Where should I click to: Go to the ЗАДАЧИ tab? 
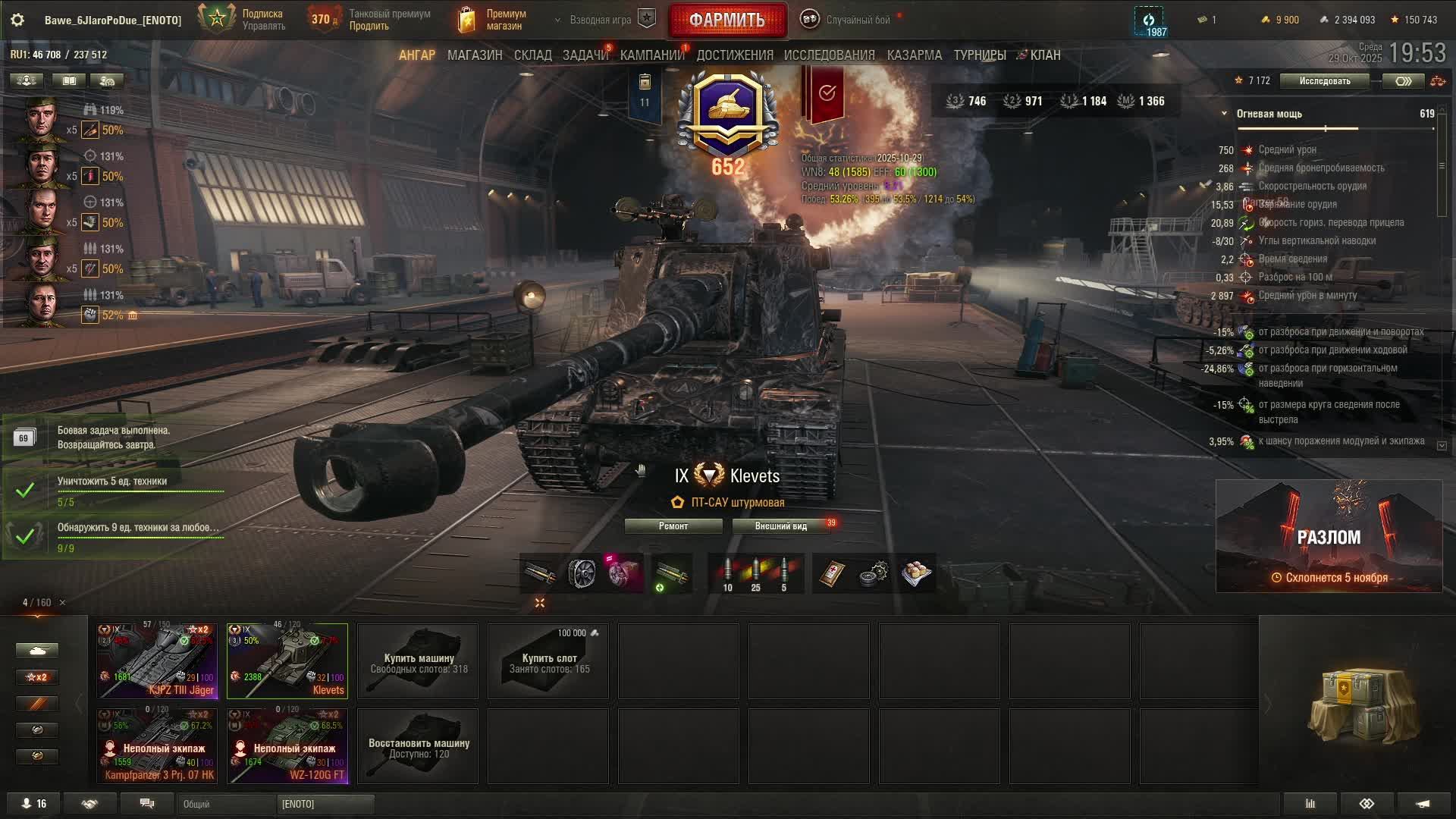click(585, 55)
